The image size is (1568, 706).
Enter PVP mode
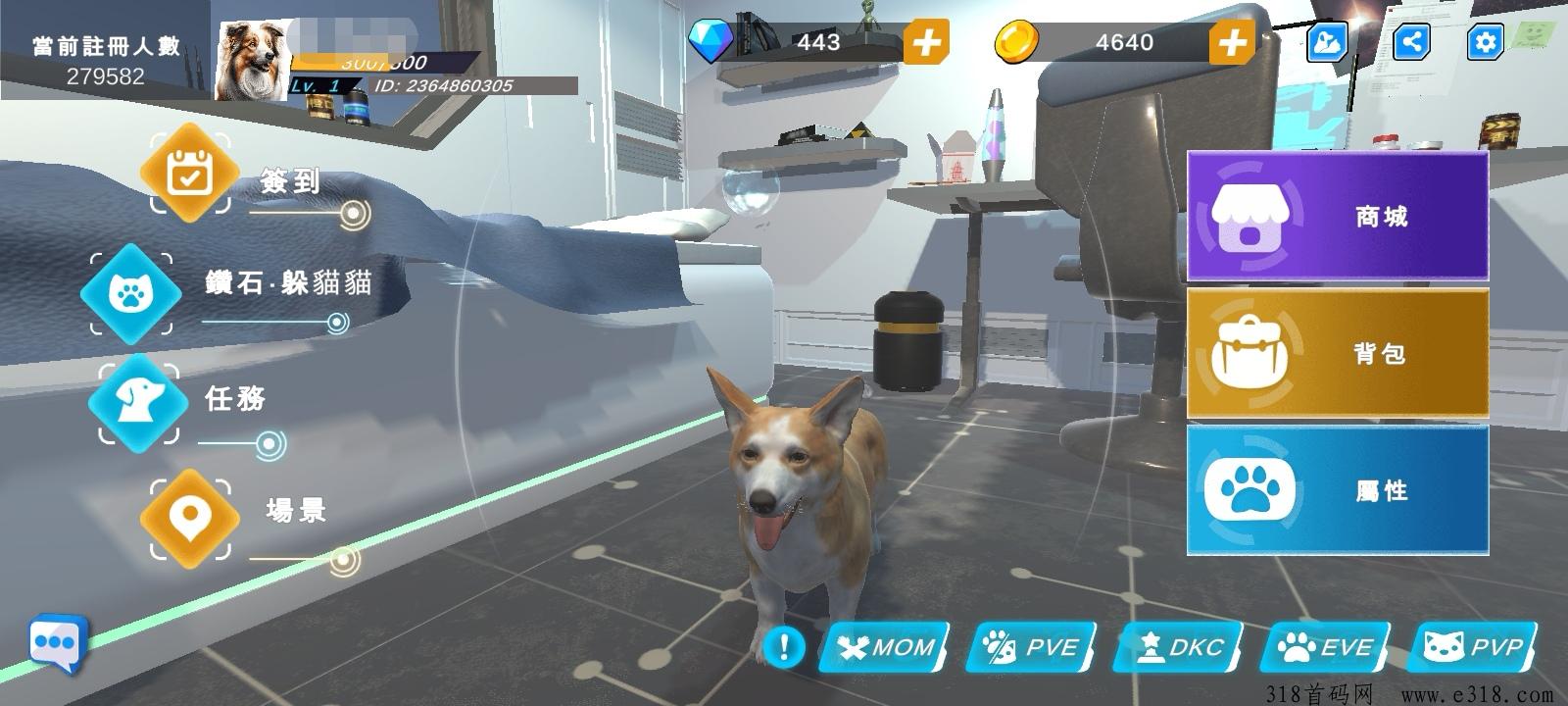[x=1473, y=647]
